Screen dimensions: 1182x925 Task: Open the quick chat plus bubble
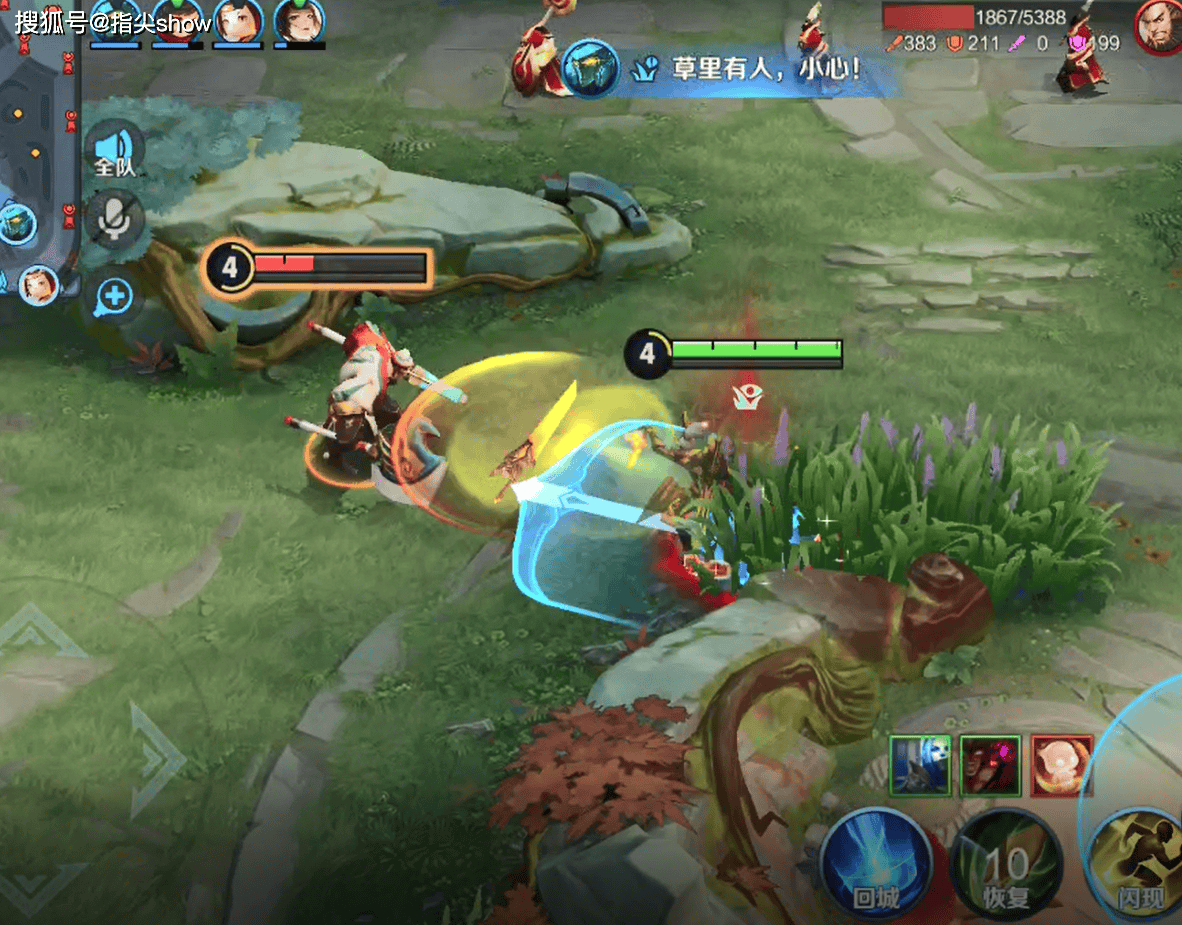click(115, 296)
